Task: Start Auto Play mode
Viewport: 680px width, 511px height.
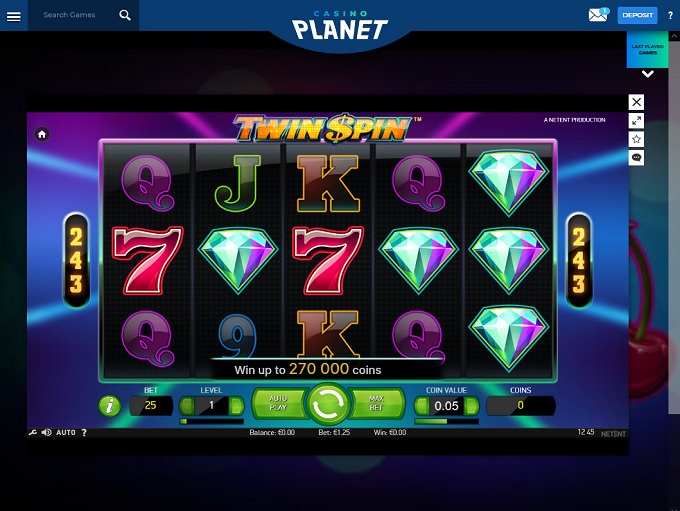Action: click(x=277, y=405)
